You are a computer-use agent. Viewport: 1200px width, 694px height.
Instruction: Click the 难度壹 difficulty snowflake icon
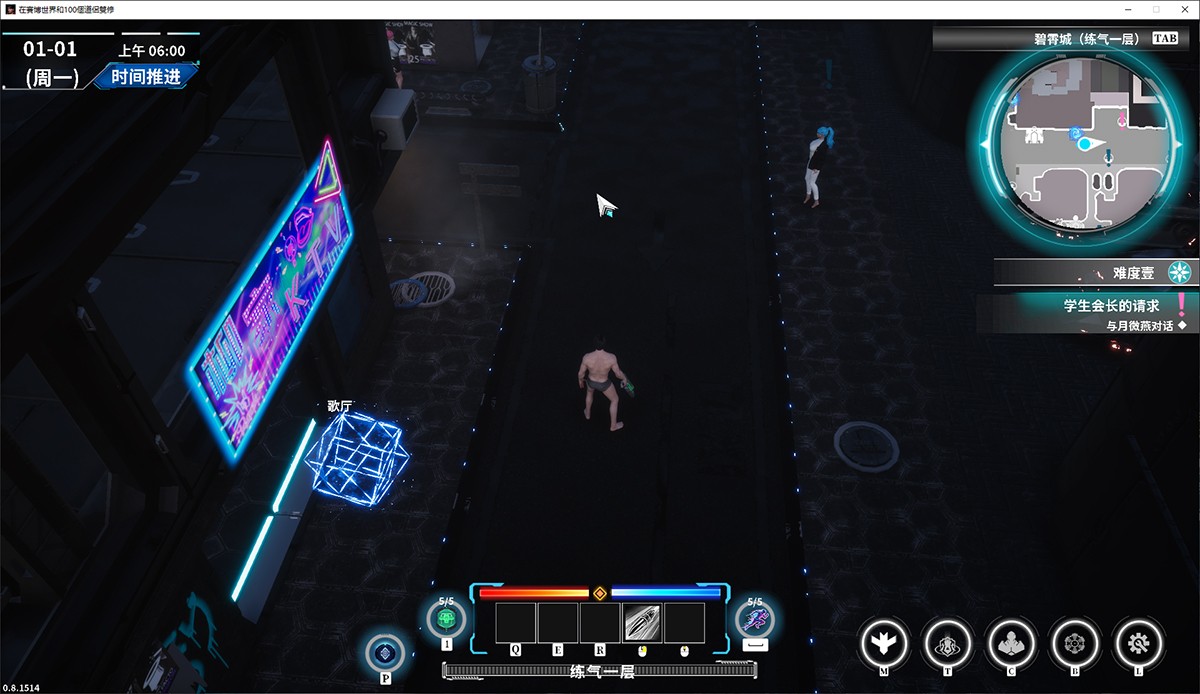[1181, 272]
